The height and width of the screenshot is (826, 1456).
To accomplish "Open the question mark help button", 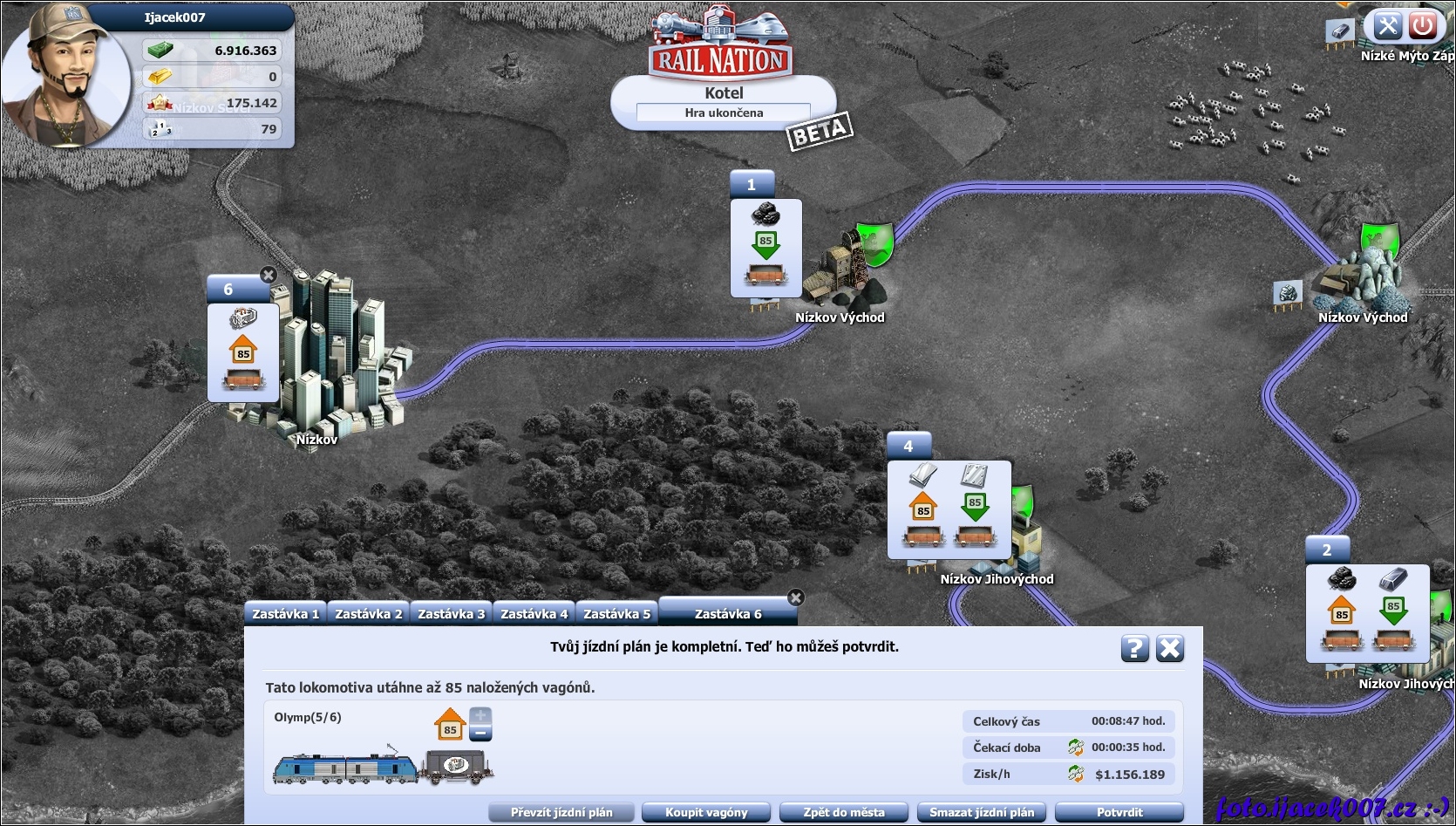I will coord(1134,648).
